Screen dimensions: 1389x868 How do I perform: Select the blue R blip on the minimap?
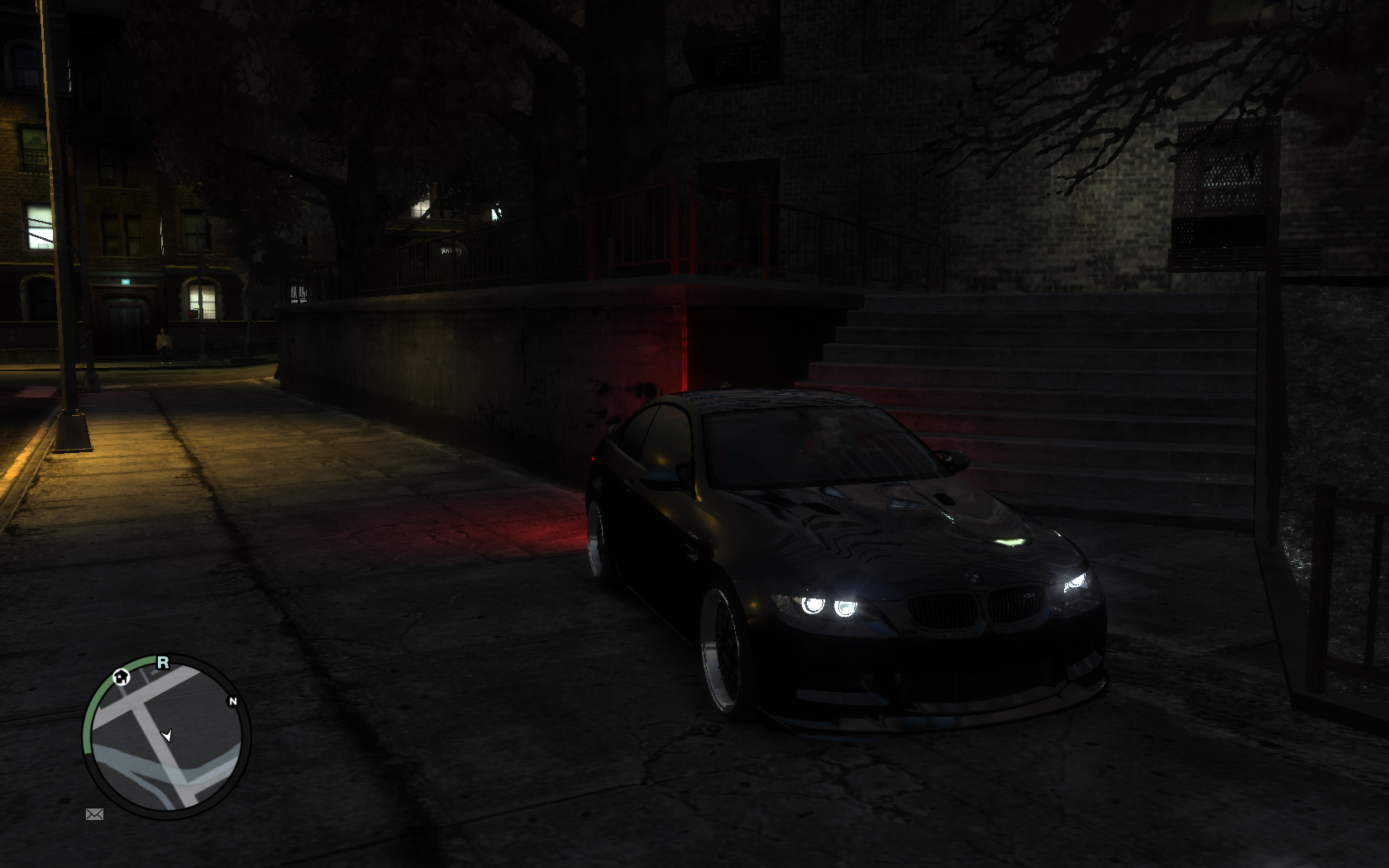pyautogui.click(x=163, y=663)
